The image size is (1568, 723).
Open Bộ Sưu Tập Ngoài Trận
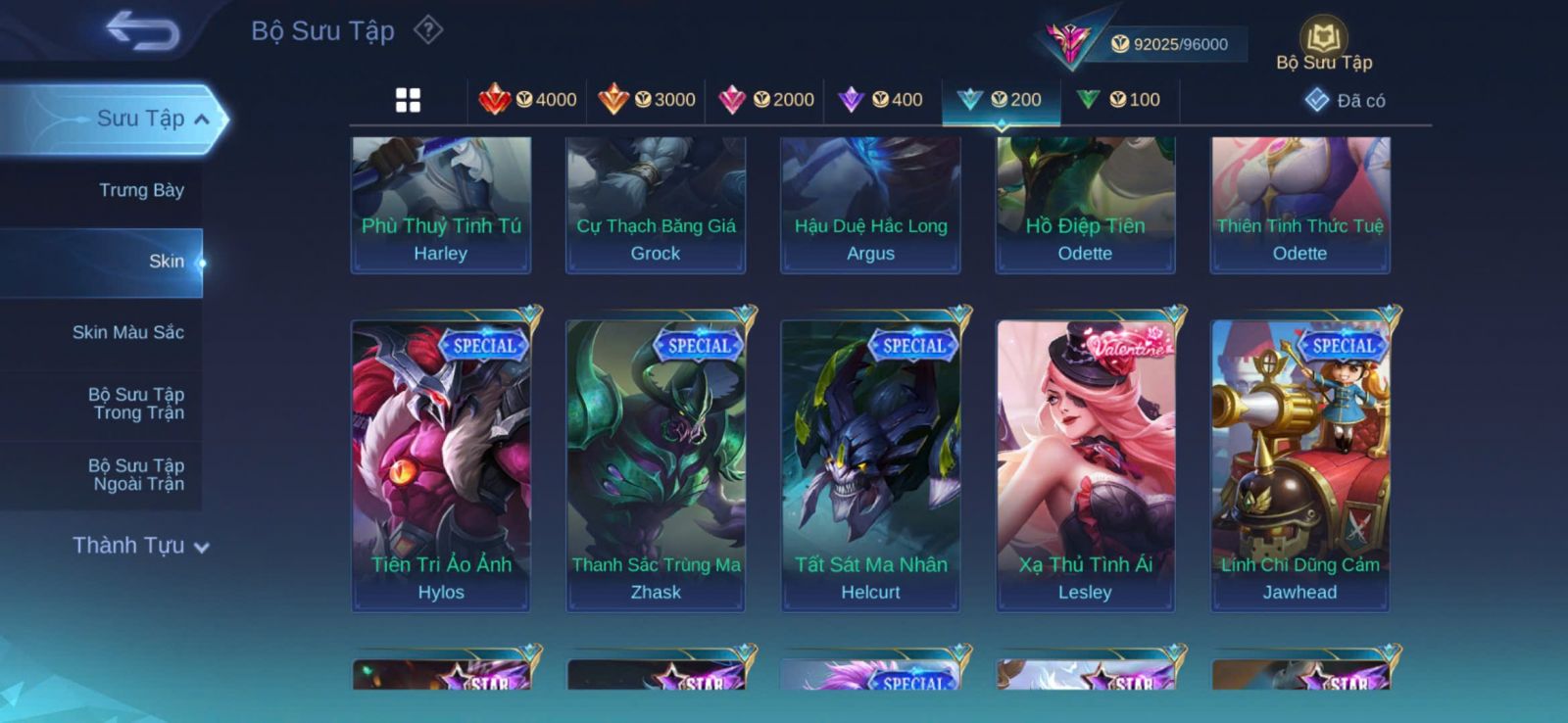pyautogui.click(x=137, y=474)
